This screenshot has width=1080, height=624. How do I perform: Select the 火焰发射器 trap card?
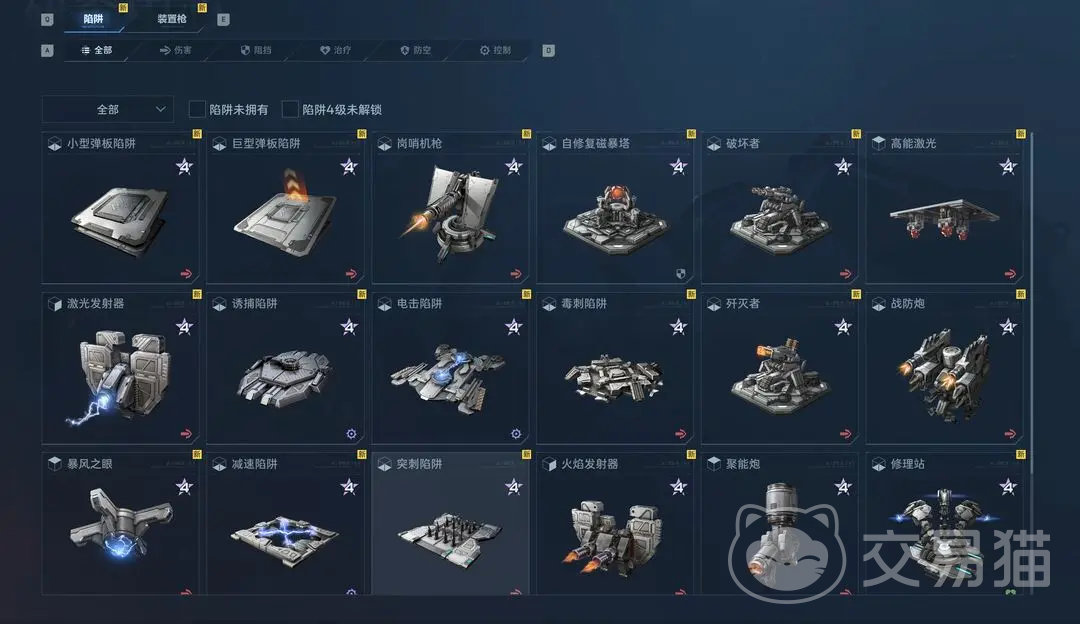pyautogui.click(x=615, y=524)
